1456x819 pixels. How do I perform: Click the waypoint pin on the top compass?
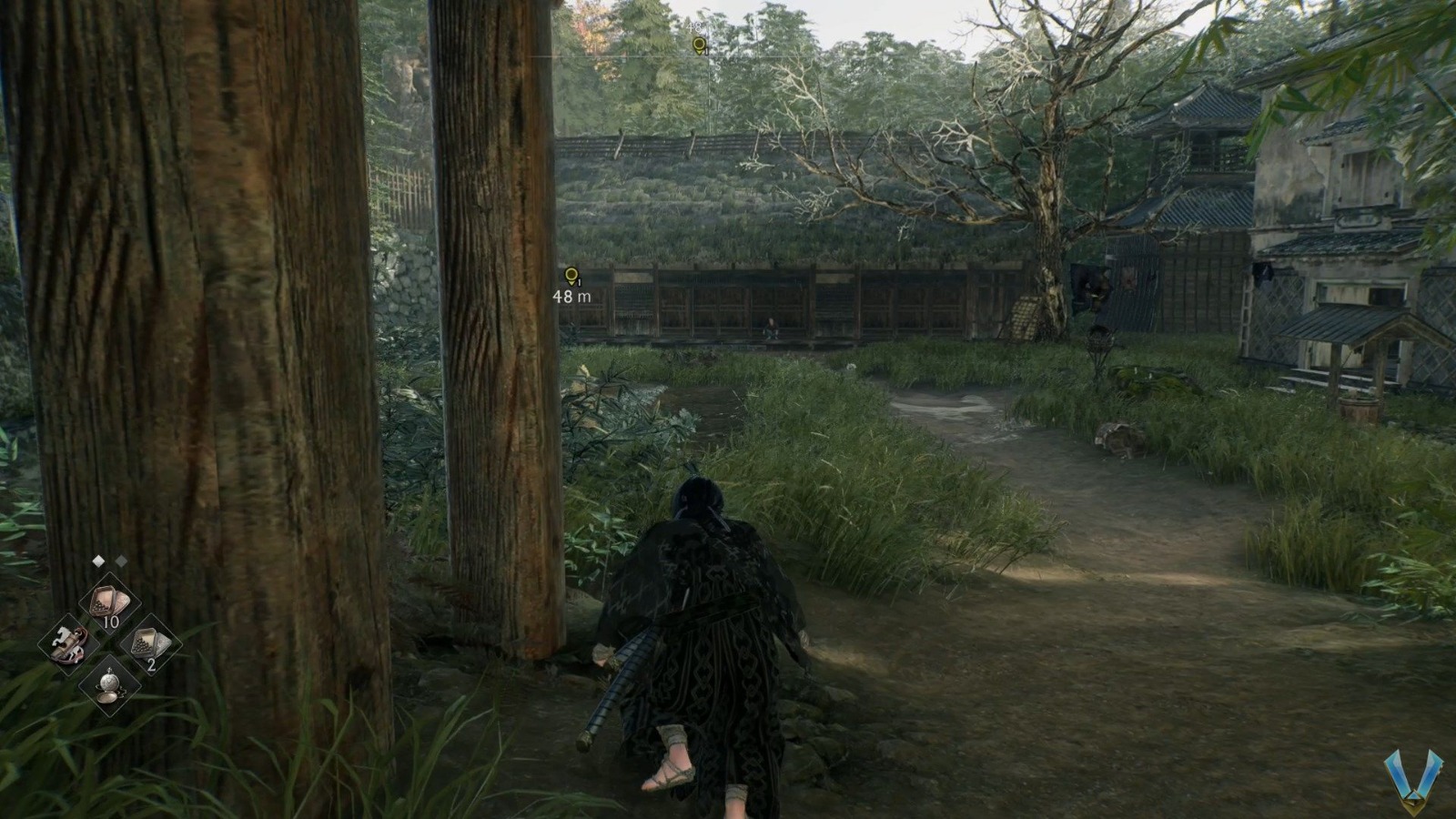pos(698,44)
